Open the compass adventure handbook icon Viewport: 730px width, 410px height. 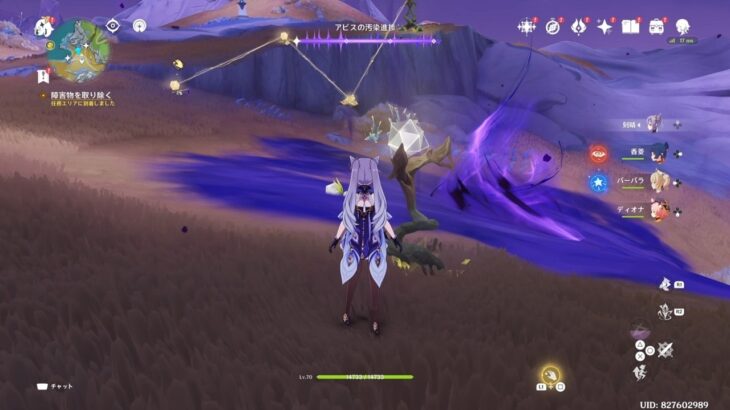coord(552,27)
